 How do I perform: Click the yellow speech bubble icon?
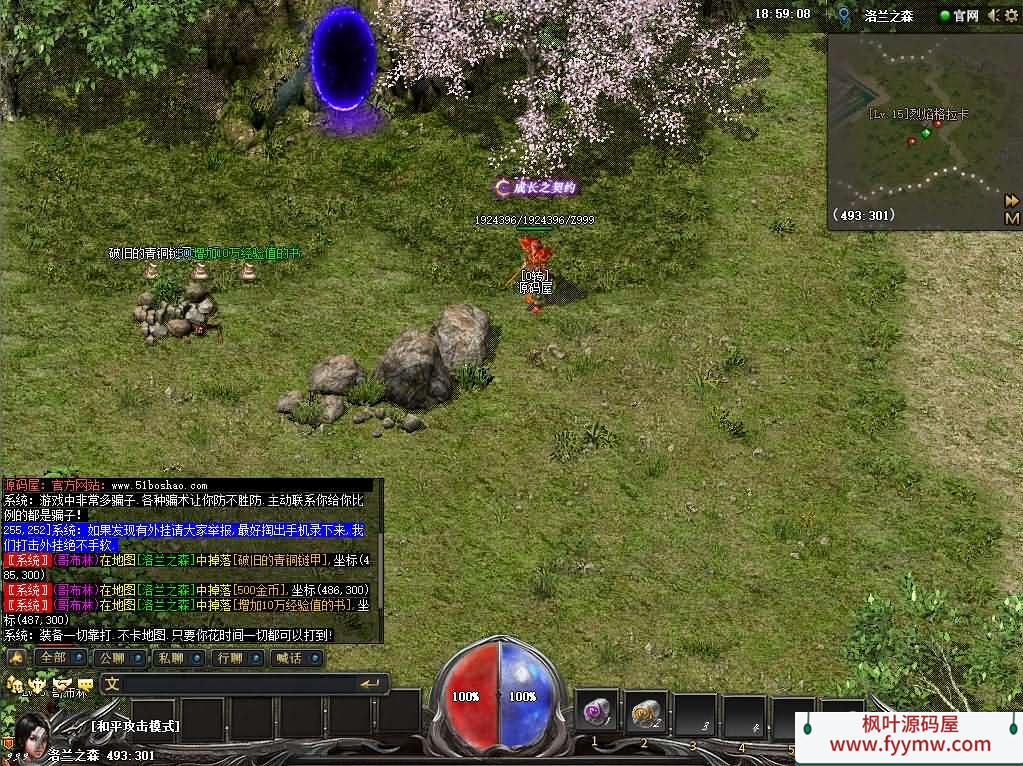tap(86, 684)
